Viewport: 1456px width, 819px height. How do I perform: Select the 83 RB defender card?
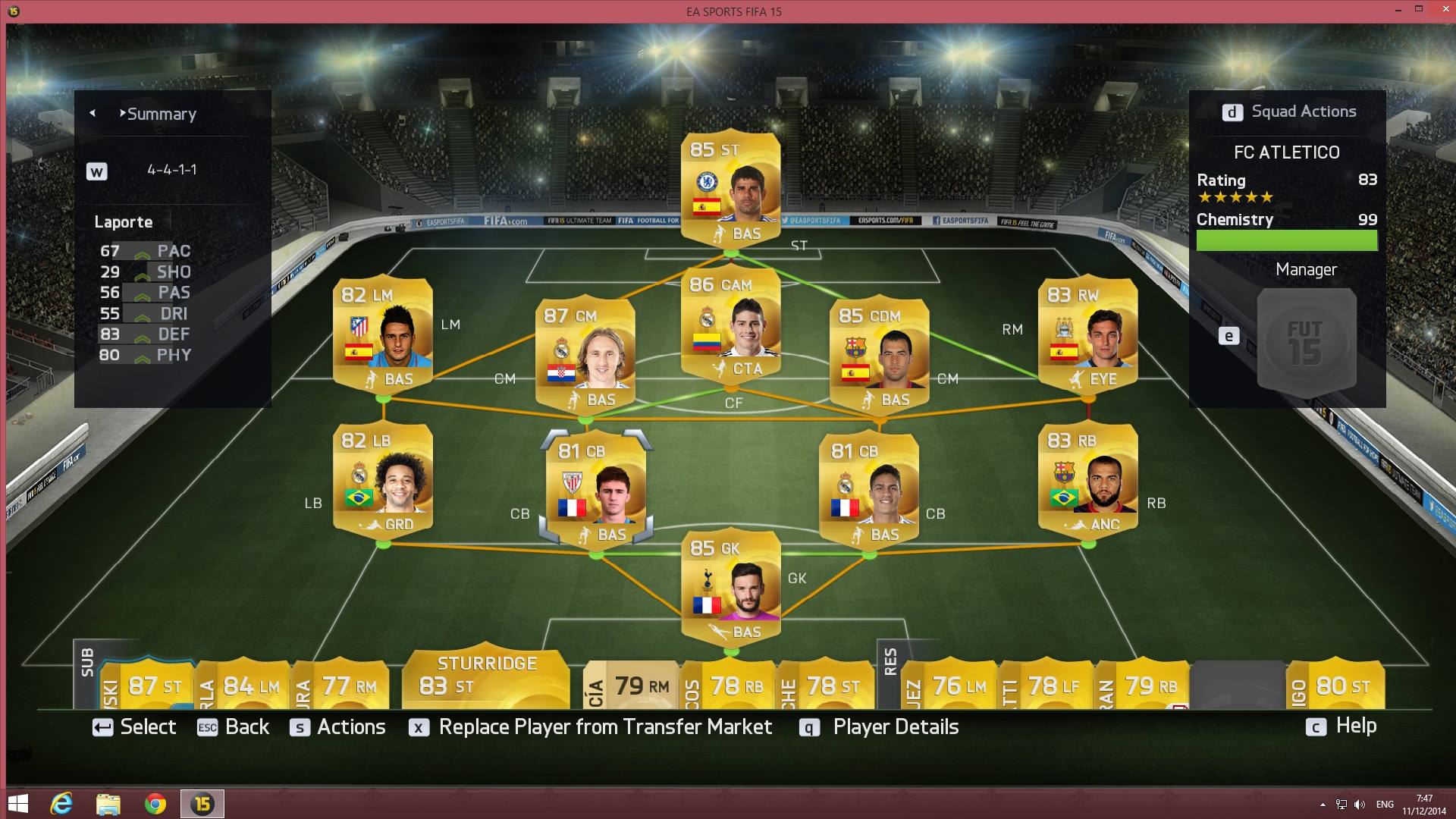(1087, 479)
